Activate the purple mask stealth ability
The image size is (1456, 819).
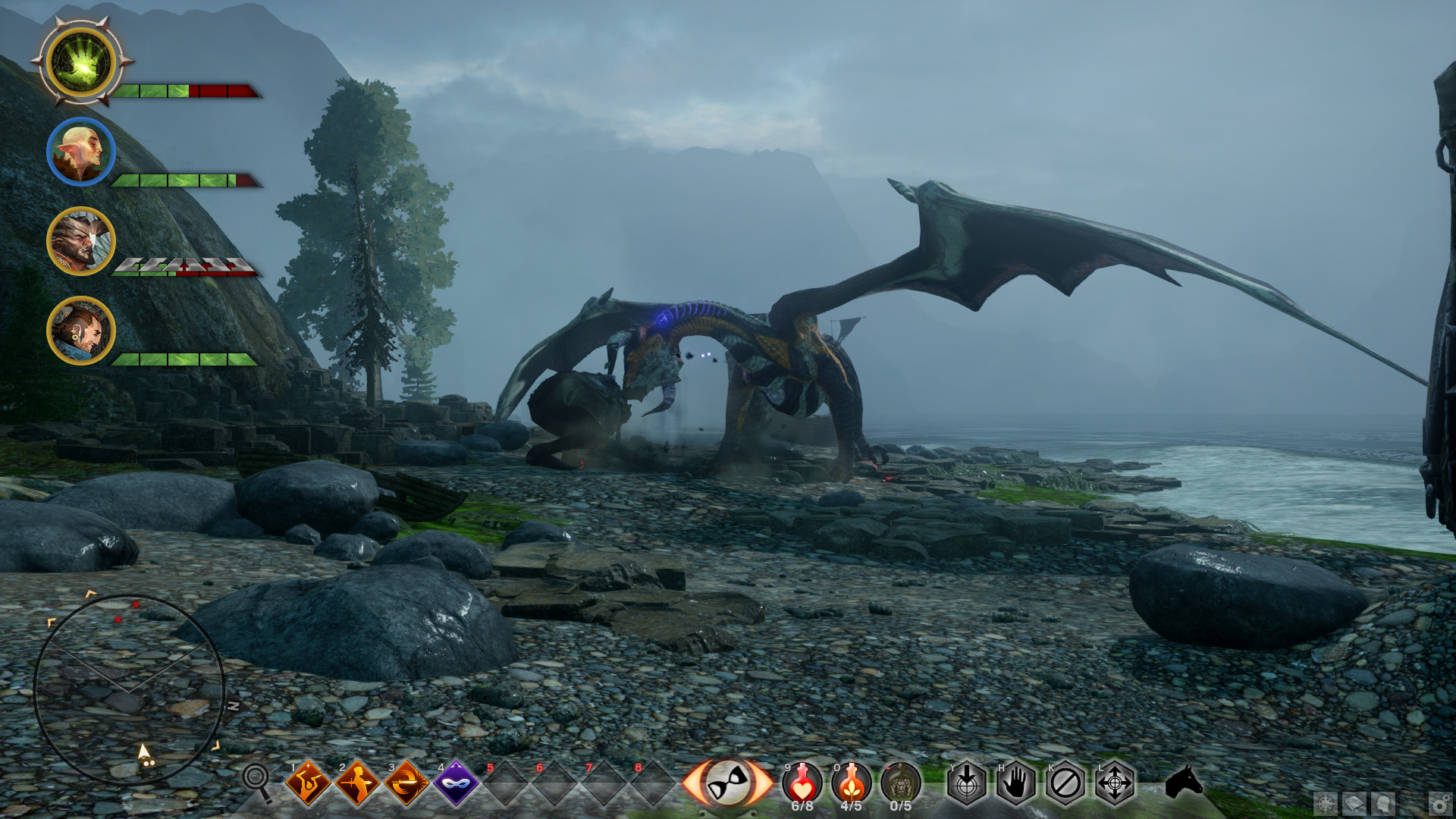[x=456, y=783]
